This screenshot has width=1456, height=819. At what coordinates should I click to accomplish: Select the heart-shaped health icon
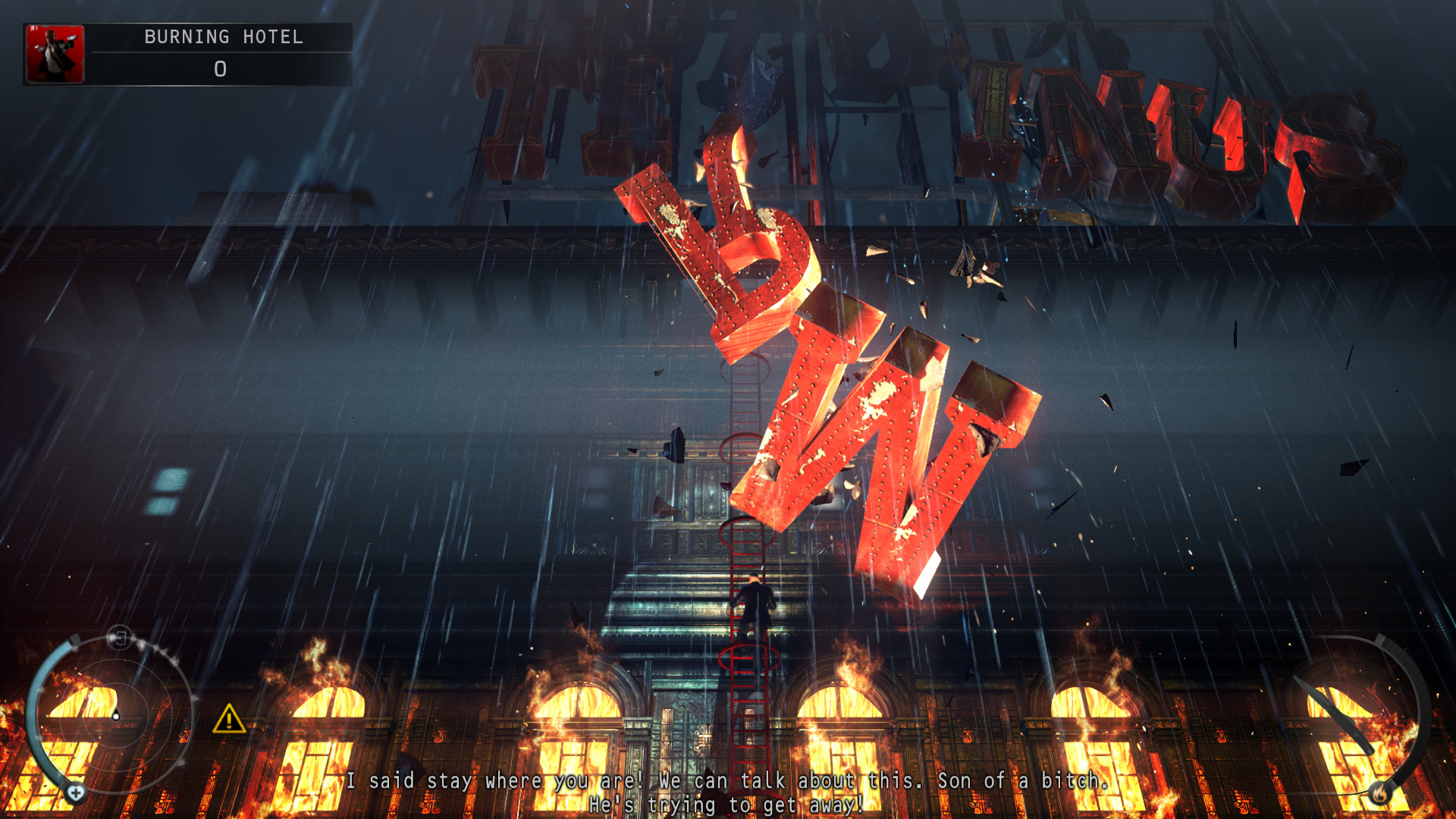(x=76, y=793)
